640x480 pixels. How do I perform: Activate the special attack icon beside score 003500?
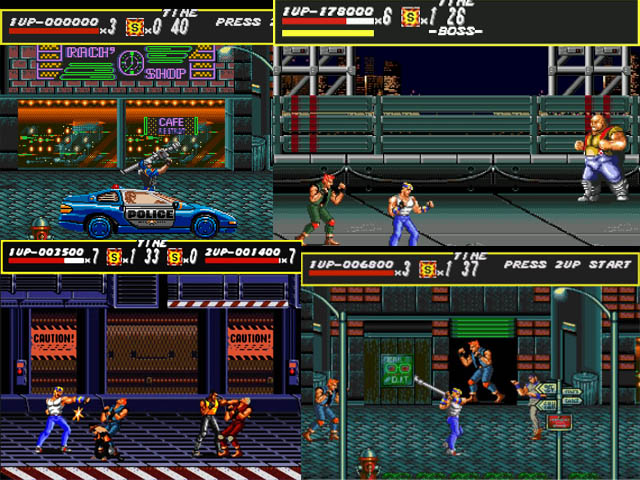point(116,256)
